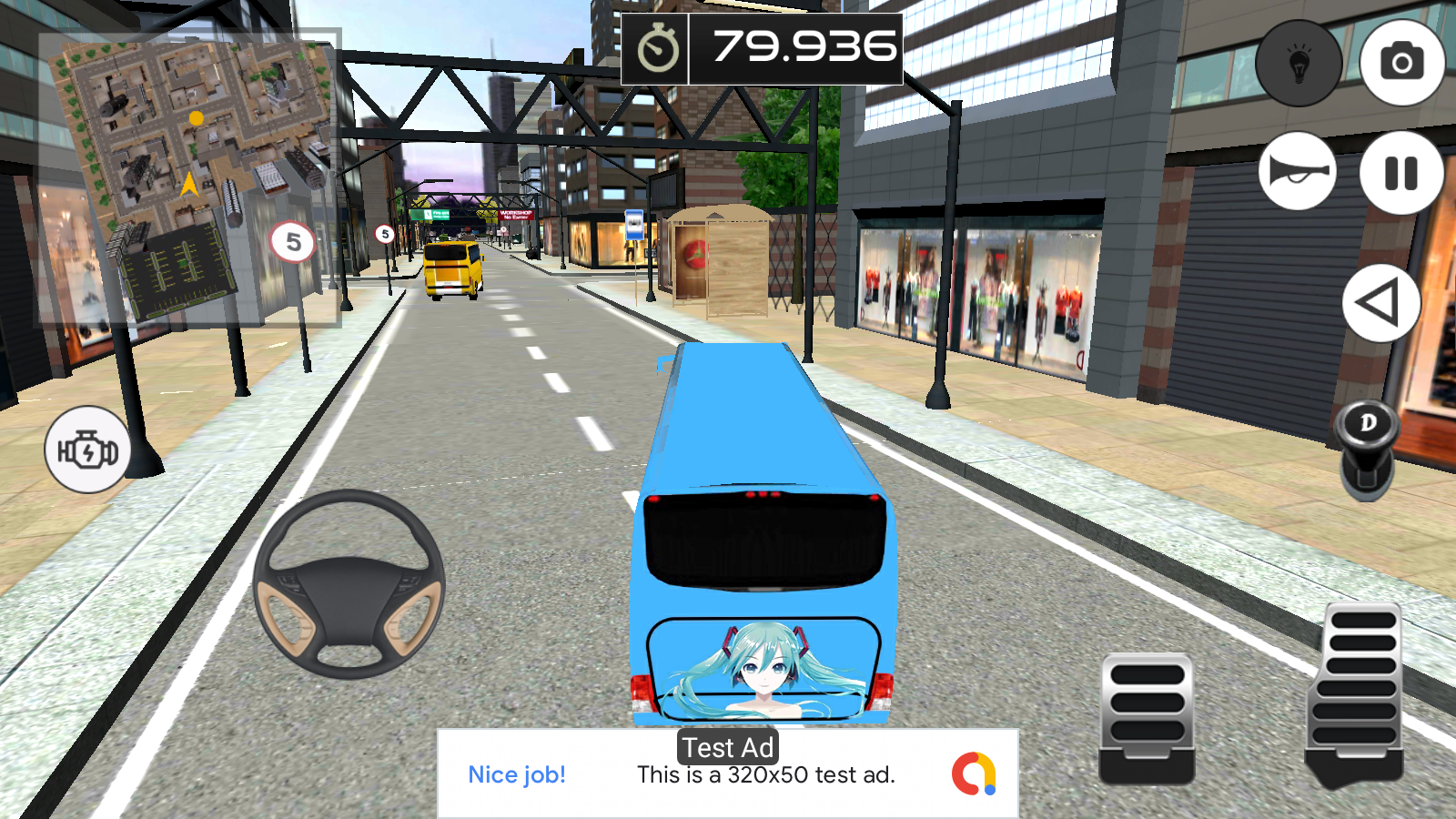Toggle the engine start button
The width and height of the screenshot is (1456, 819).
click(87, 450)
